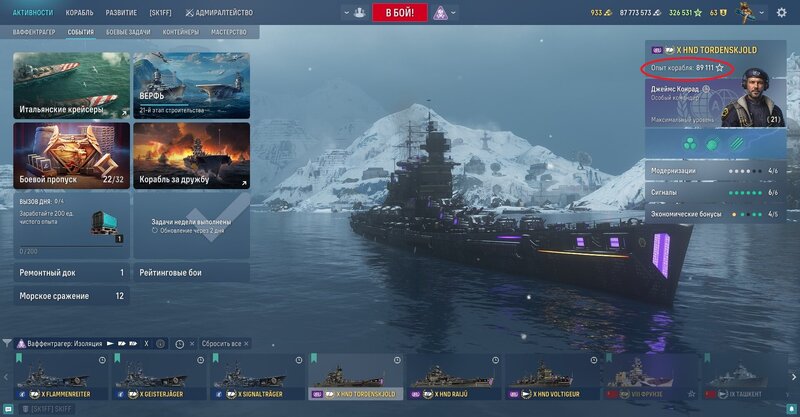Screen dimensions: 800x417
Task: Open the Ремонтный док row
Action: 72,272
